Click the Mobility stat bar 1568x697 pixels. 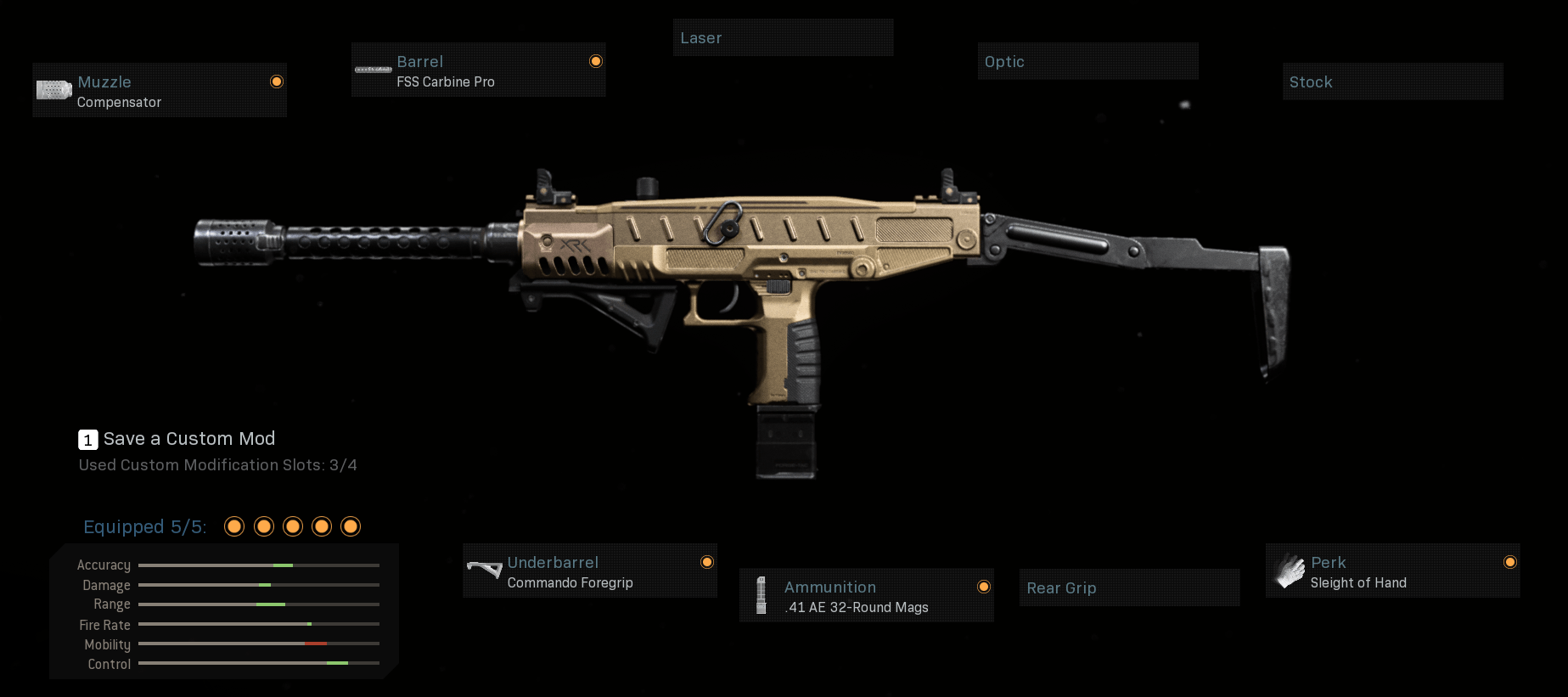[257, 644]
